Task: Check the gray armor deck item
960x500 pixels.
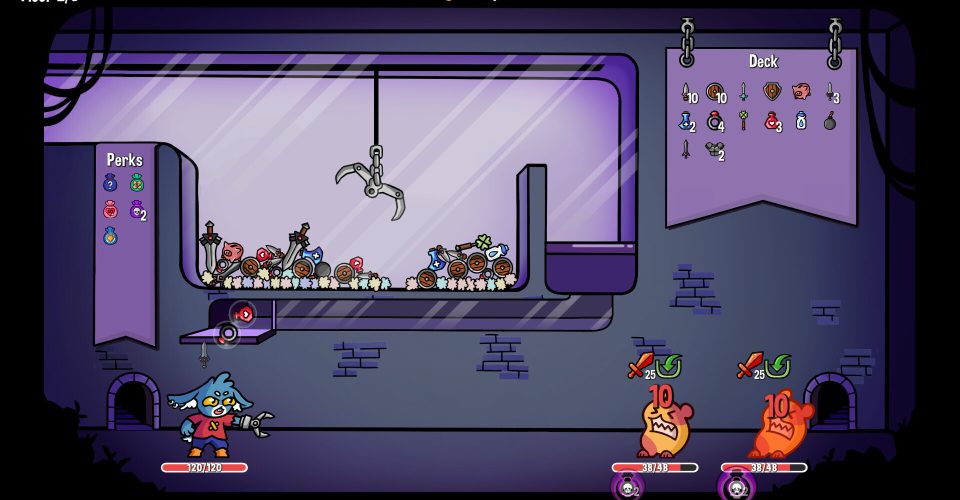Action: (713, 150)
